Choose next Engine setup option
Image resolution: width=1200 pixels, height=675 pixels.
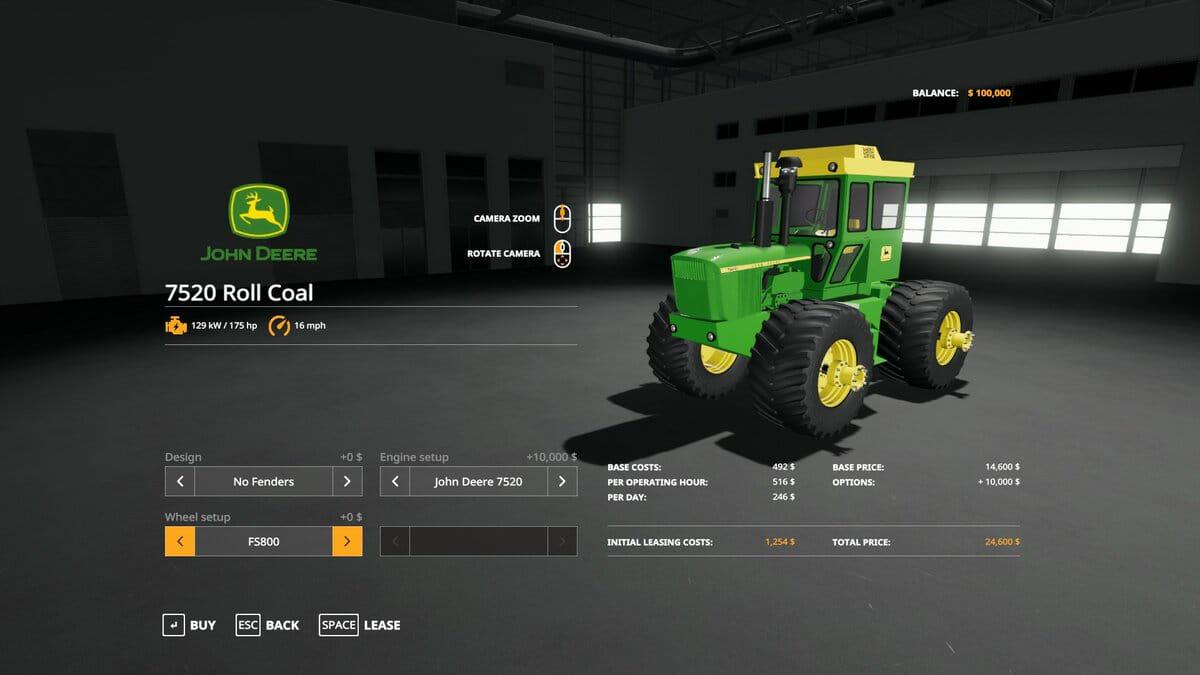[562, 481]
